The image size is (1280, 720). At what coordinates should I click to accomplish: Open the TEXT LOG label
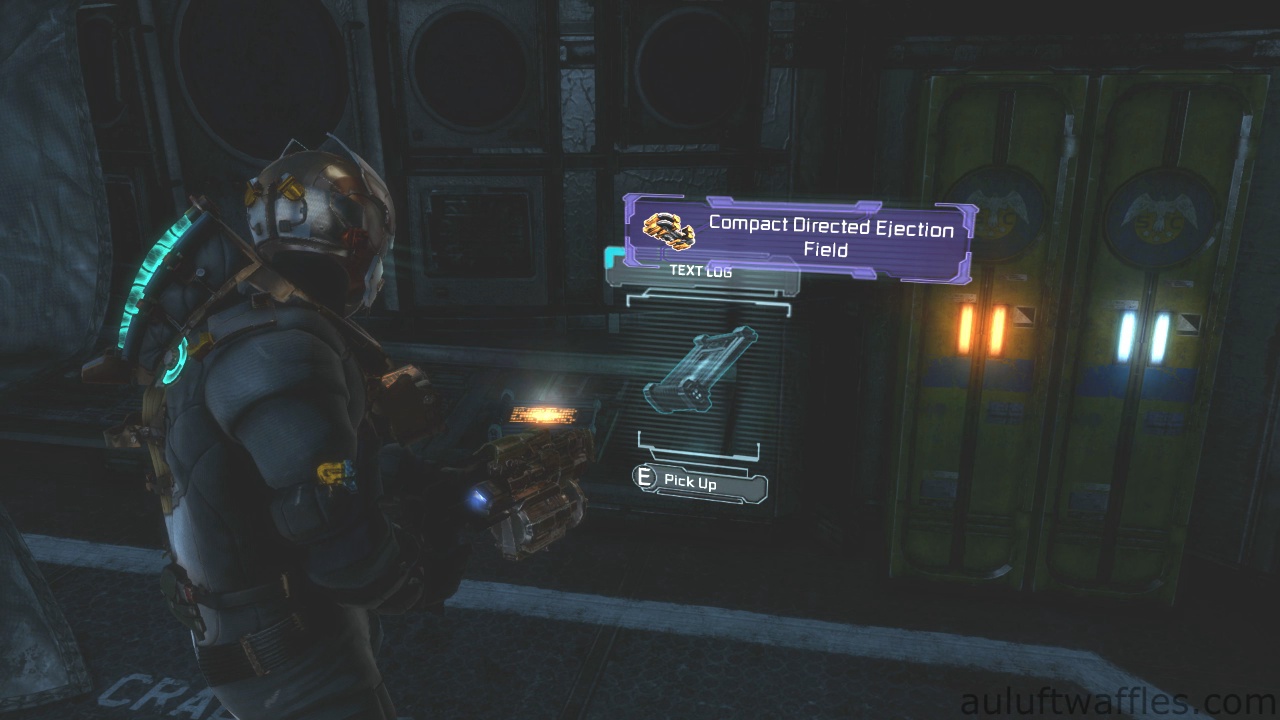(x=701, y=271)
